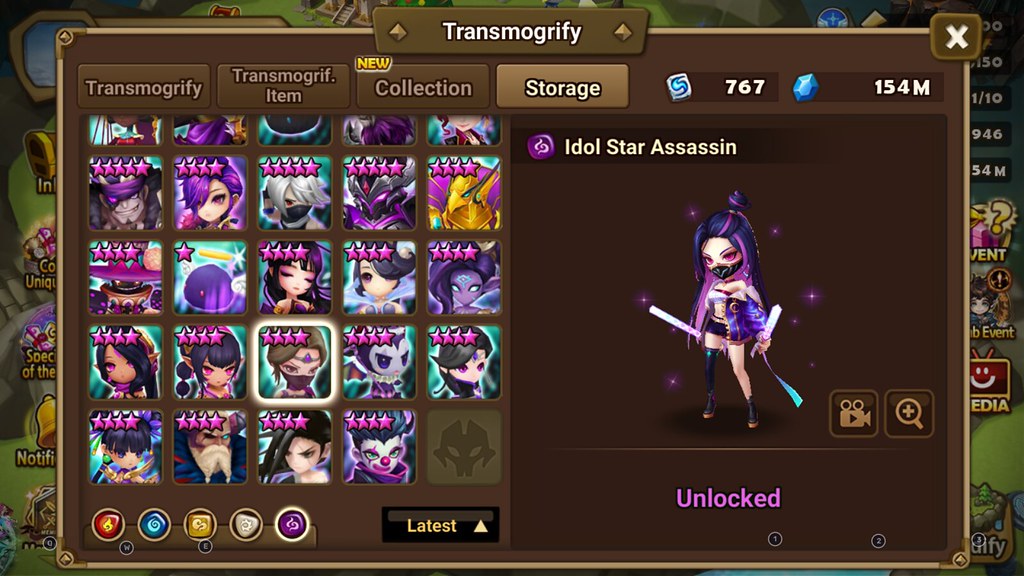Screen dimensions: 1024x576
Task: Pick the white-bearded old man portrait
Action: (x=210, y=447)
